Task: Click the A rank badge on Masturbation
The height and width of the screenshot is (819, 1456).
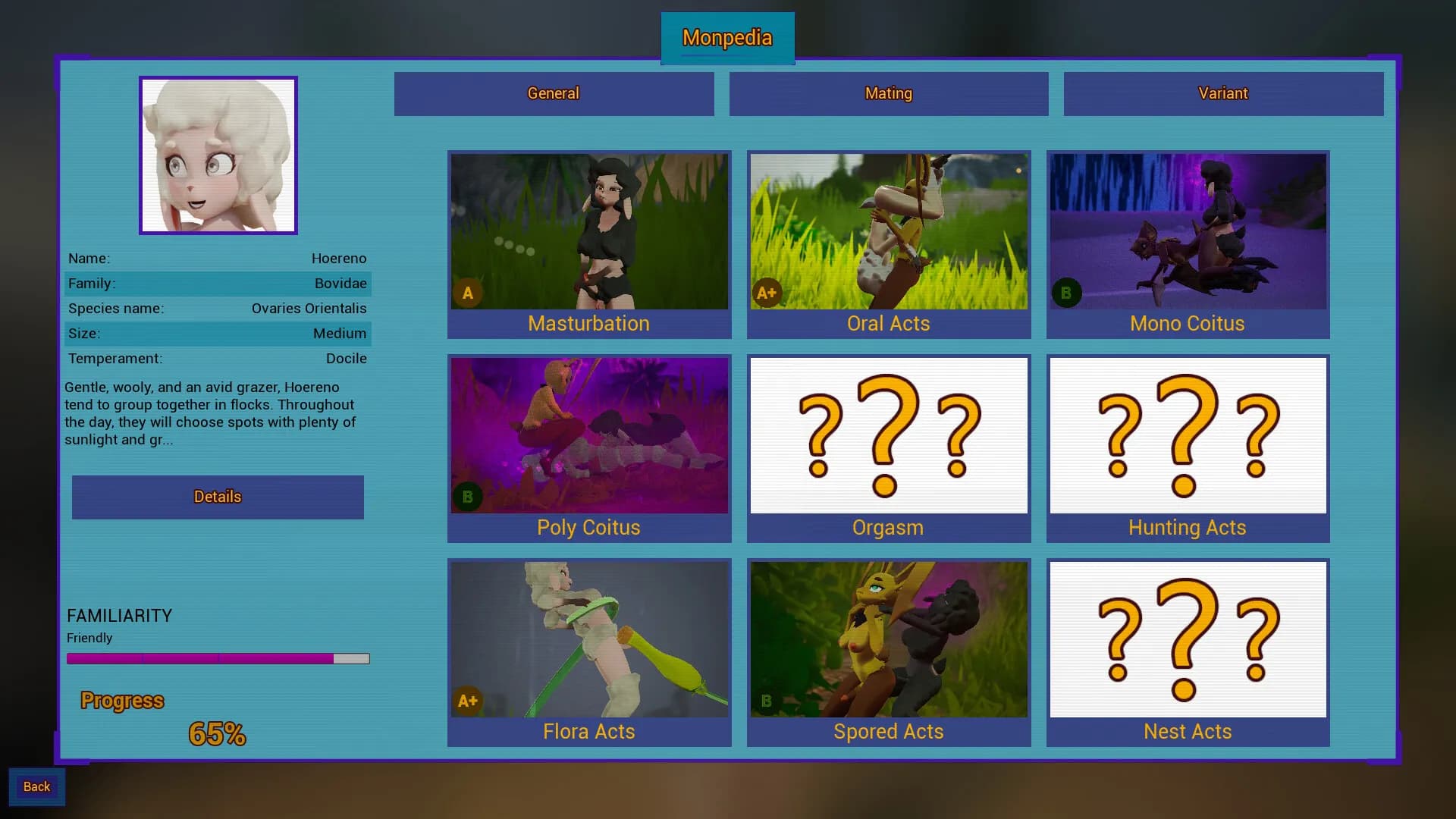Action: (468, 292)
